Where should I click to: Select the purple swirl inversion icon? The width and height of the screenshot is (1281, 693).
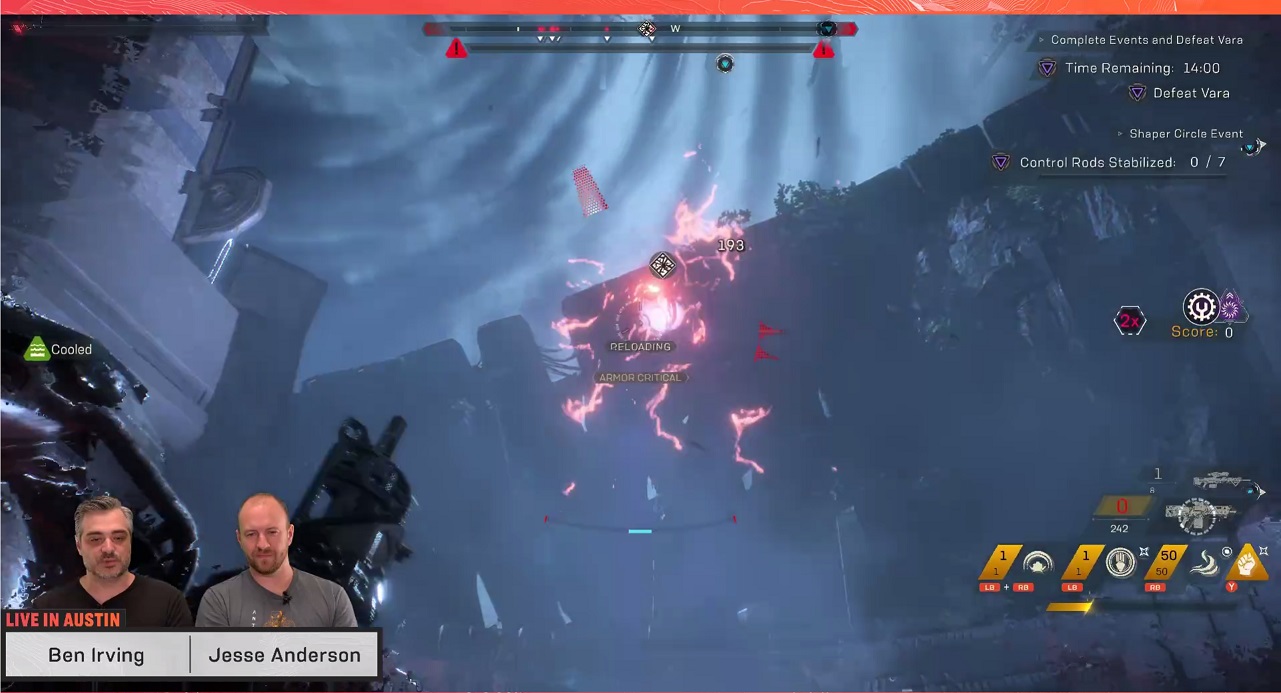1230,307
